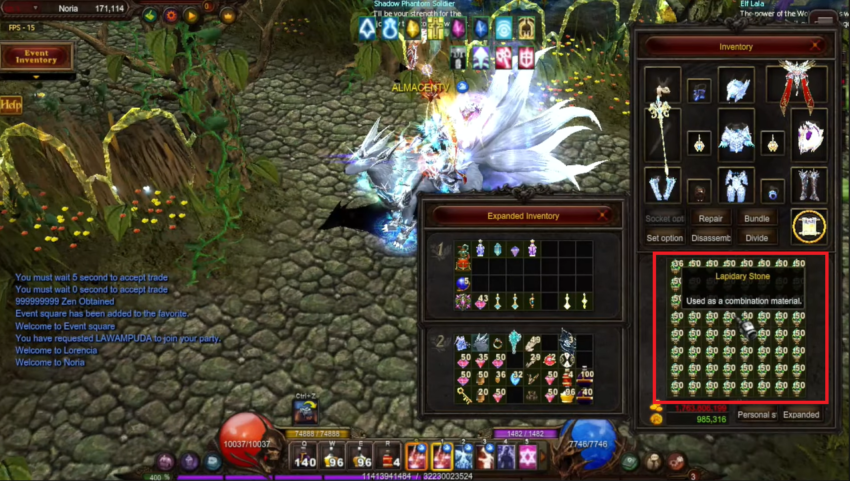Click the golden scroll icon button
This screenshot has height=481, width=850.
point(809,227)
